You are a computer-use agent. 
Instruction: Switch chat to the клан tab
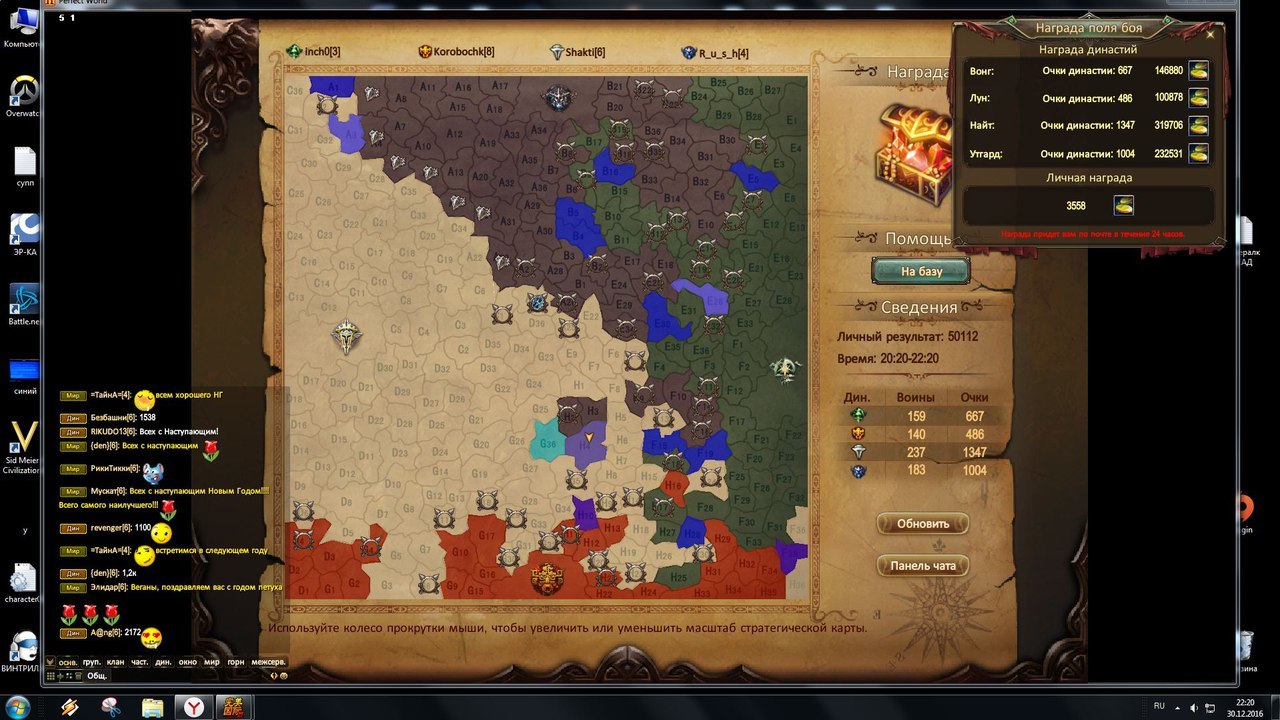116,662
